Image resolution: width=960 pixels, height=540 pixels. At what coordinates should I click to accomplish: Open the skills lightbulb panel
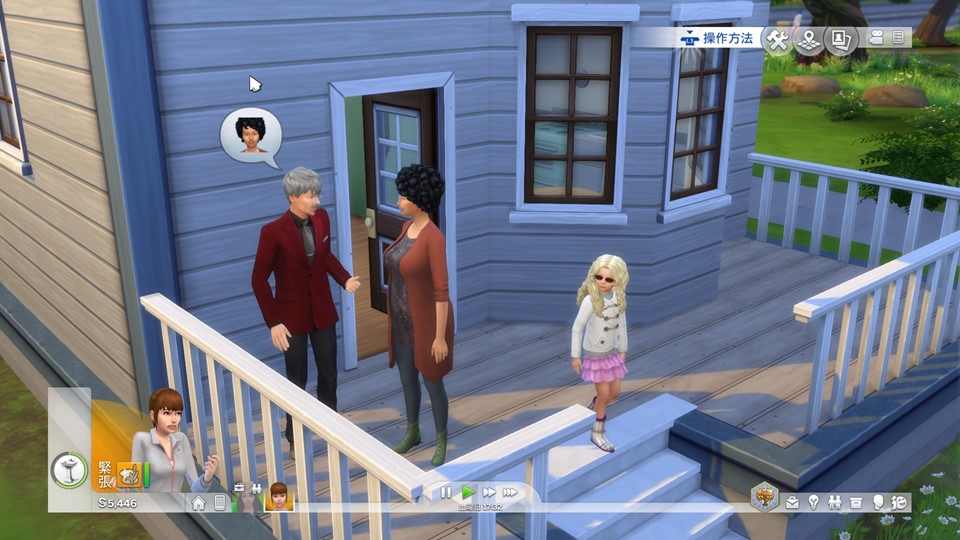[813, 502]
